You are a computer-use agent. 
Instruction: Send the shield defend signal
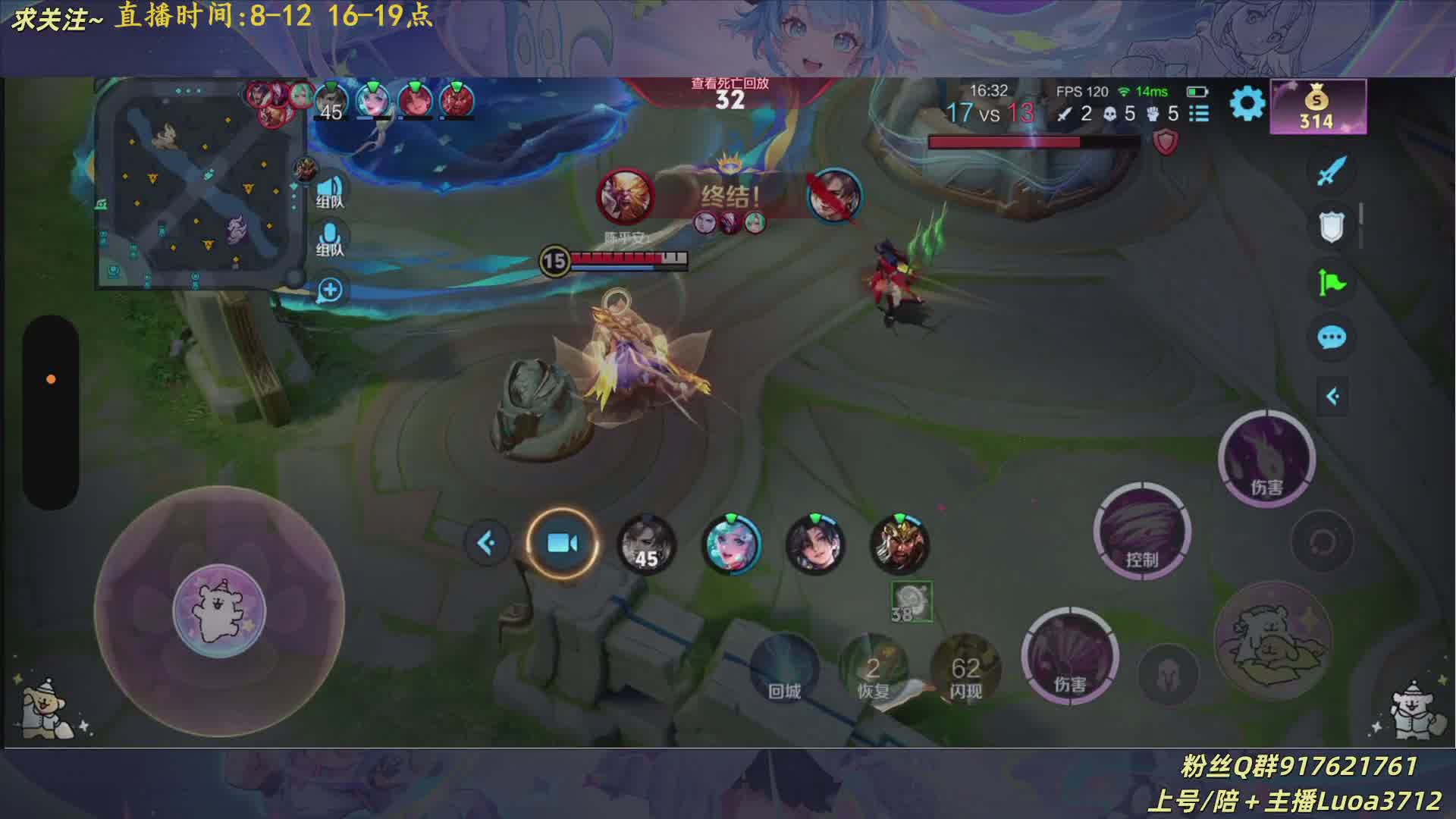(1331, 227)
